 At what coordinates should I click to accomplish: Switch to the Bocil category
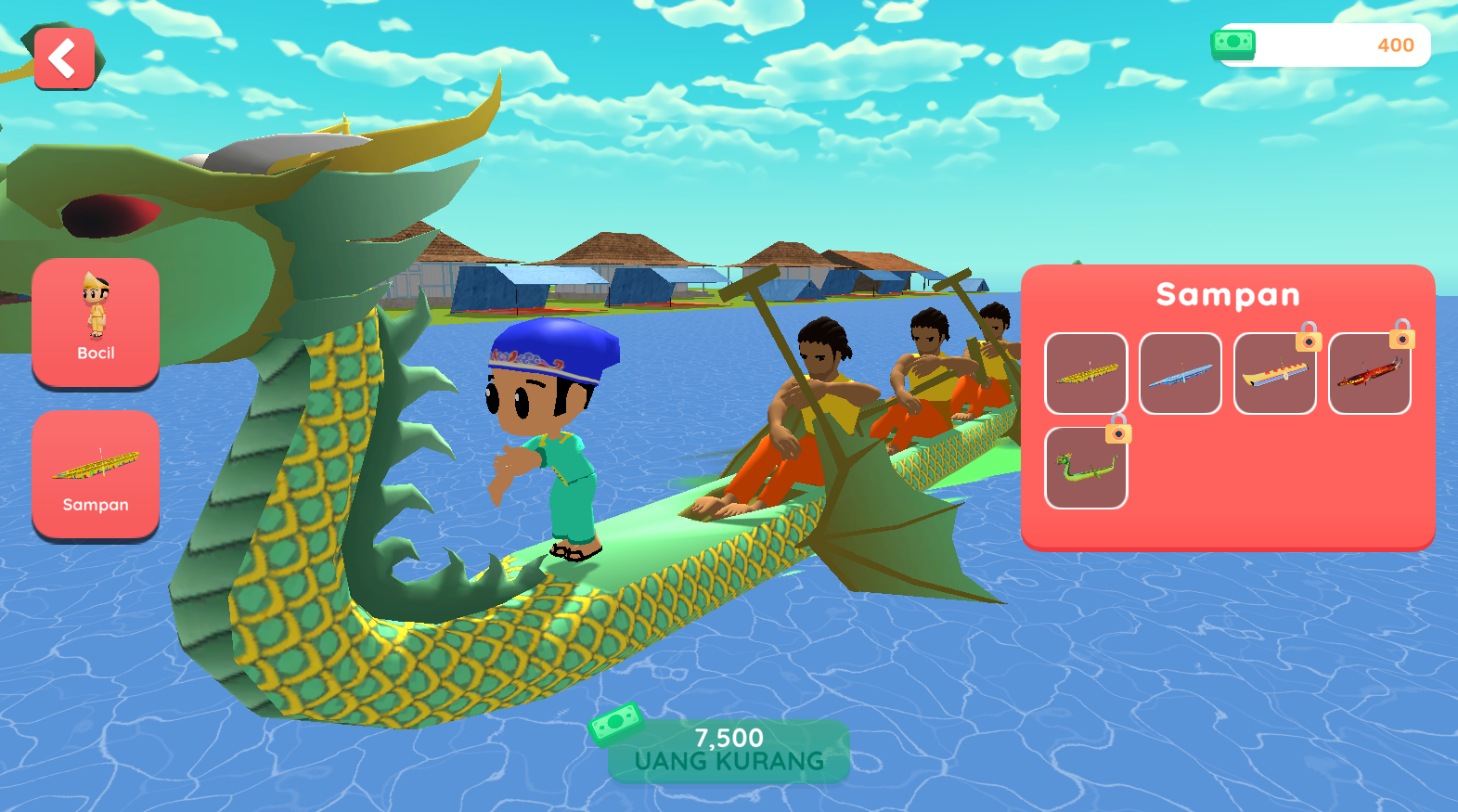[x=95, y=323]
